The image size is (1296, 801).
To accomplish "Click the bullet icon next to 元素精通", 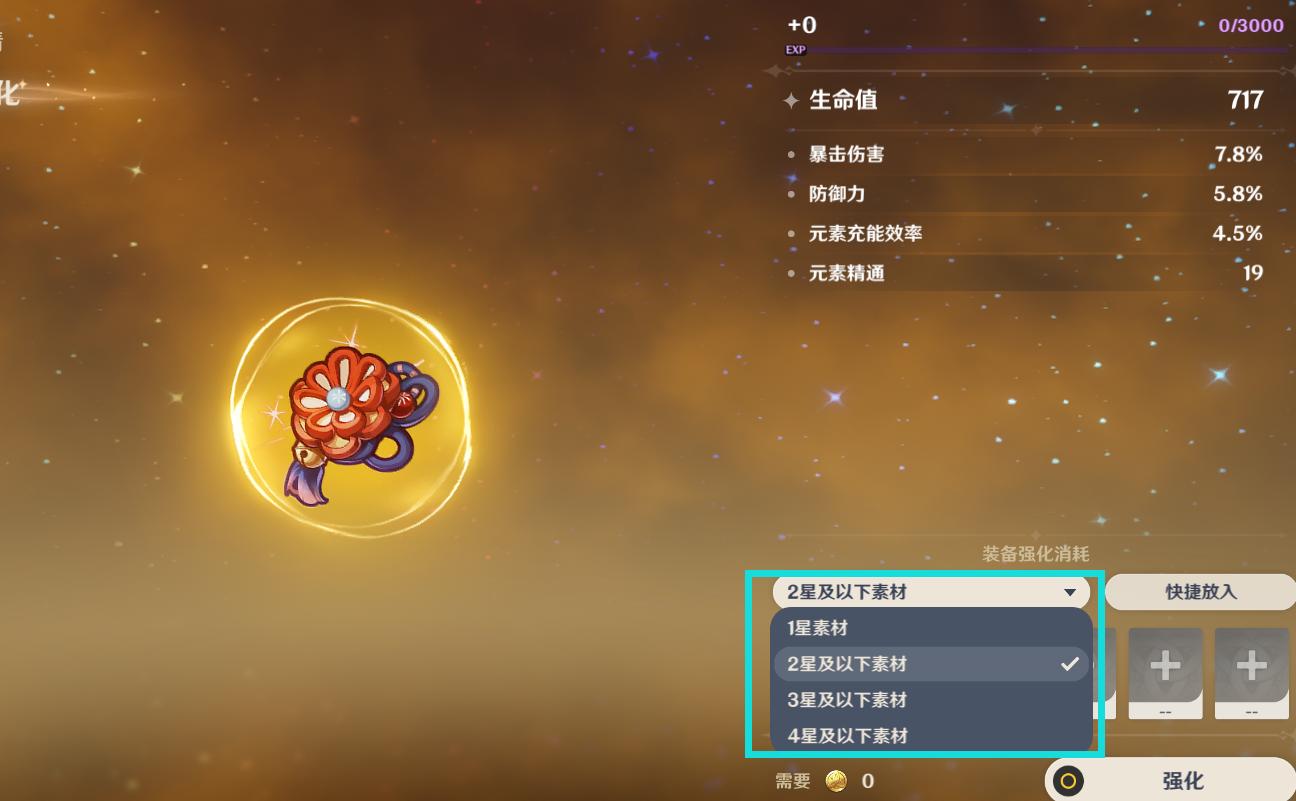I will tap(790, 273).
